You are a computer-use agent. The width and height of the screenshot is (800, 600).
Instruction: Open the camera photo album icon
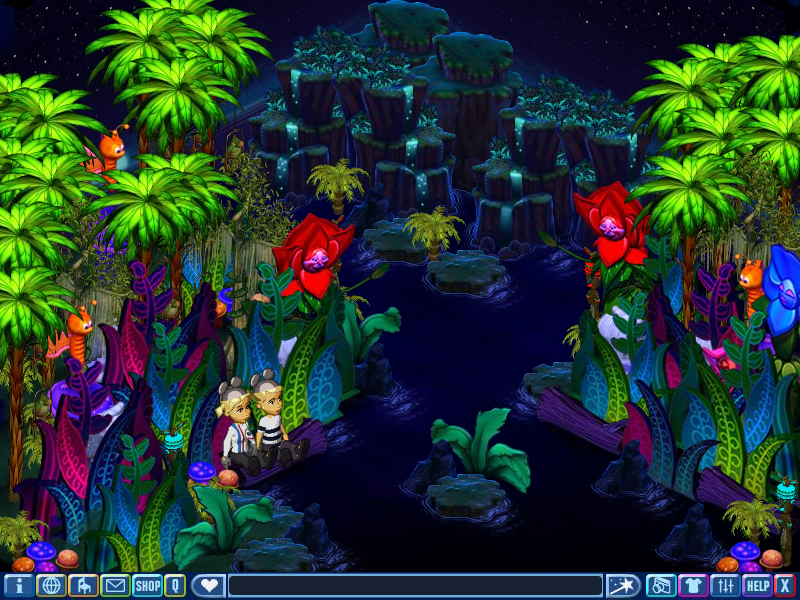click(660, 586)
